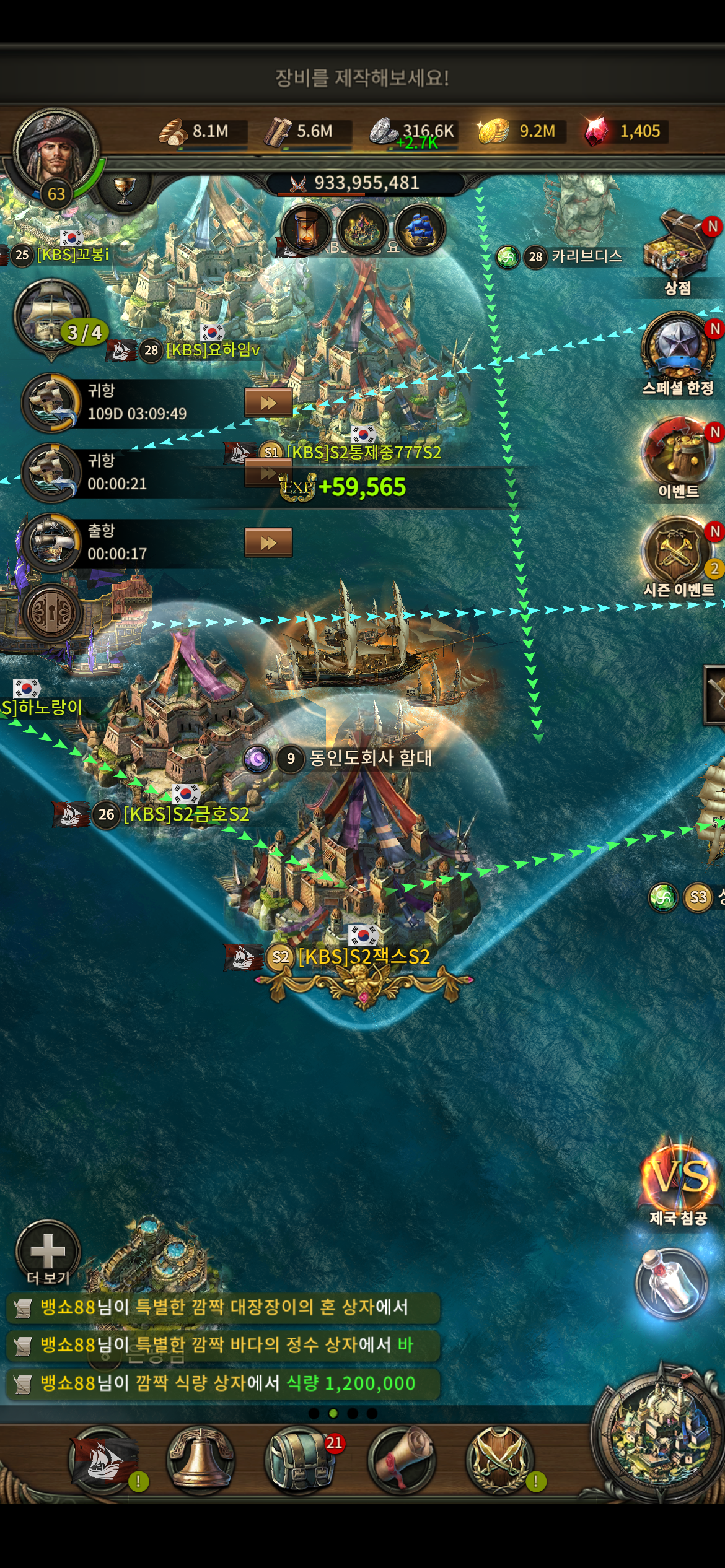Open the ruby gems purchase counter
Image resolution: width=725 pixels, height=1568 pixels.
[x=625, y=131]
